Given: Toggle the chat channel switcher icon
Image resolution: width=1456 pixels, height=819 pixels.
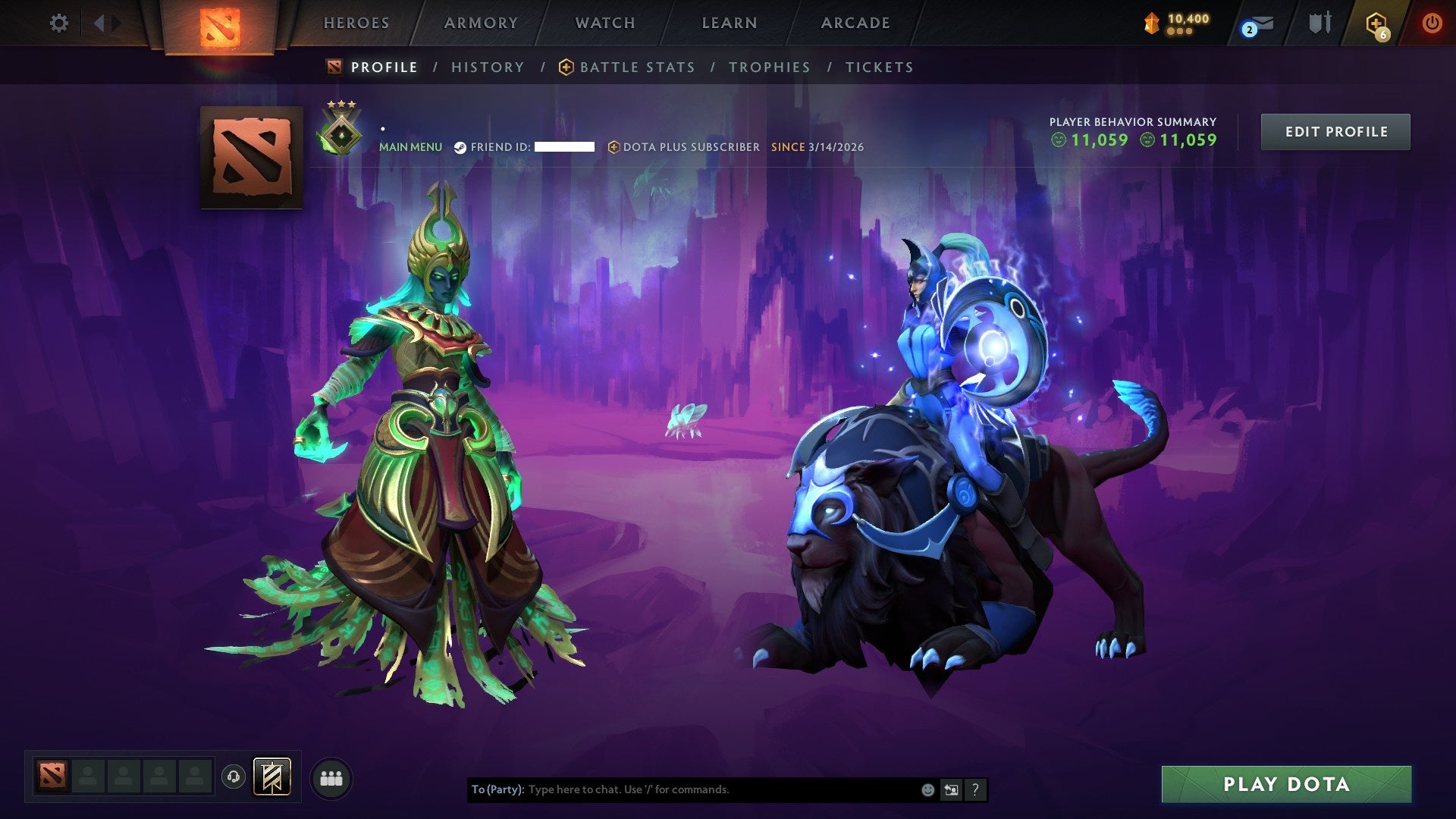Looking at the screenshot, I should tap(951, 789).
